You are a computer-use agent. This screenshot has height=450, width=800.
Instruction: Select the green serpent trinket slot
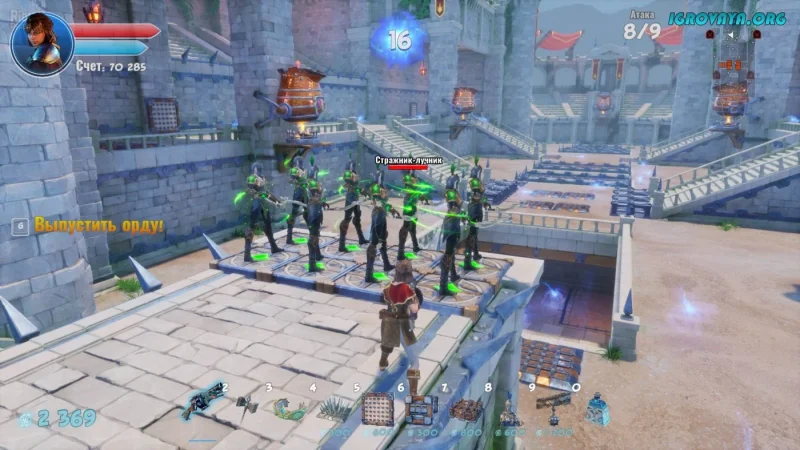291,408
